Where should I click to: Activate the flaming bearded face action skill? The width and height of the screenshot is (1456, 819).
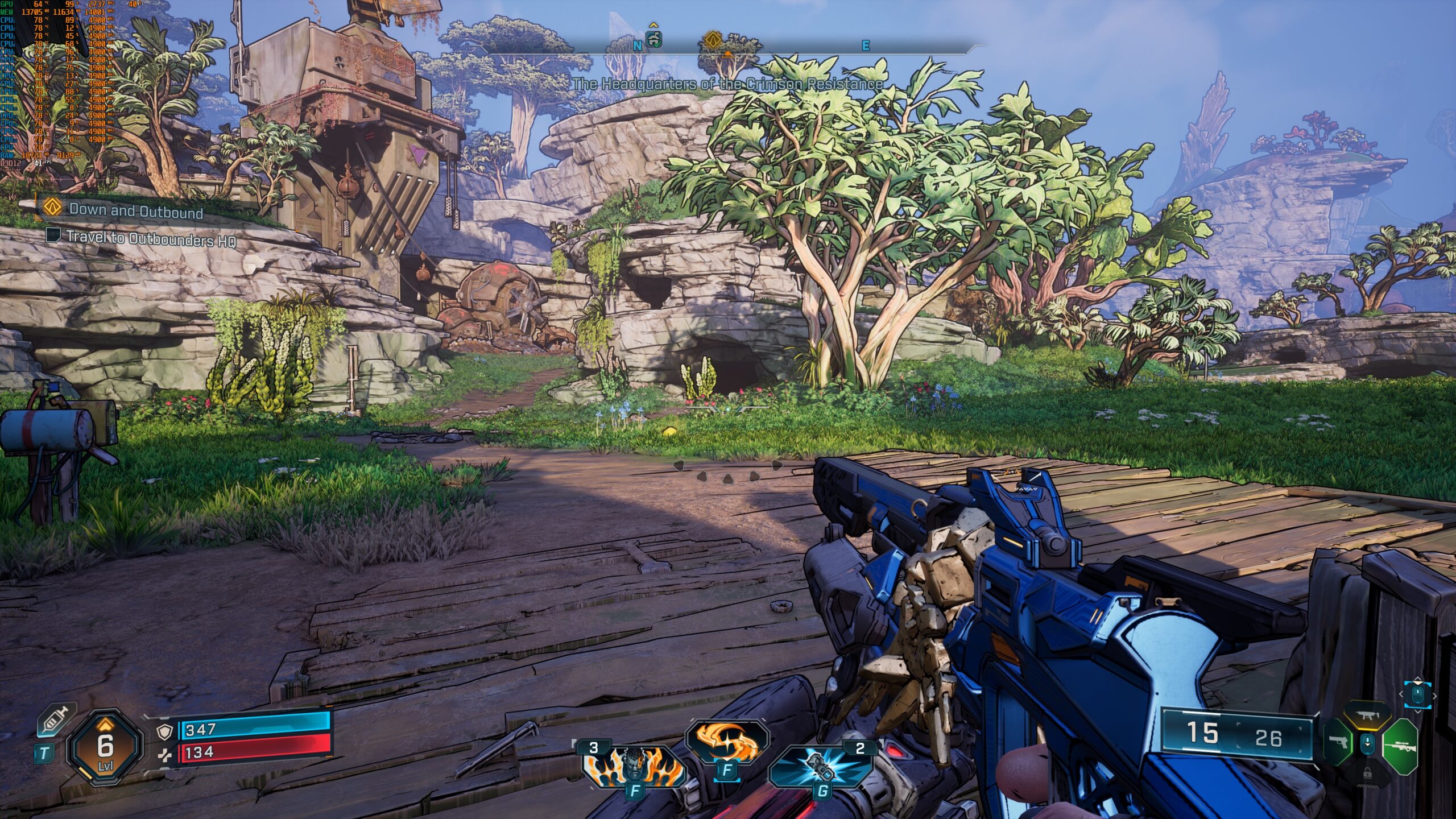coord(633,766)
